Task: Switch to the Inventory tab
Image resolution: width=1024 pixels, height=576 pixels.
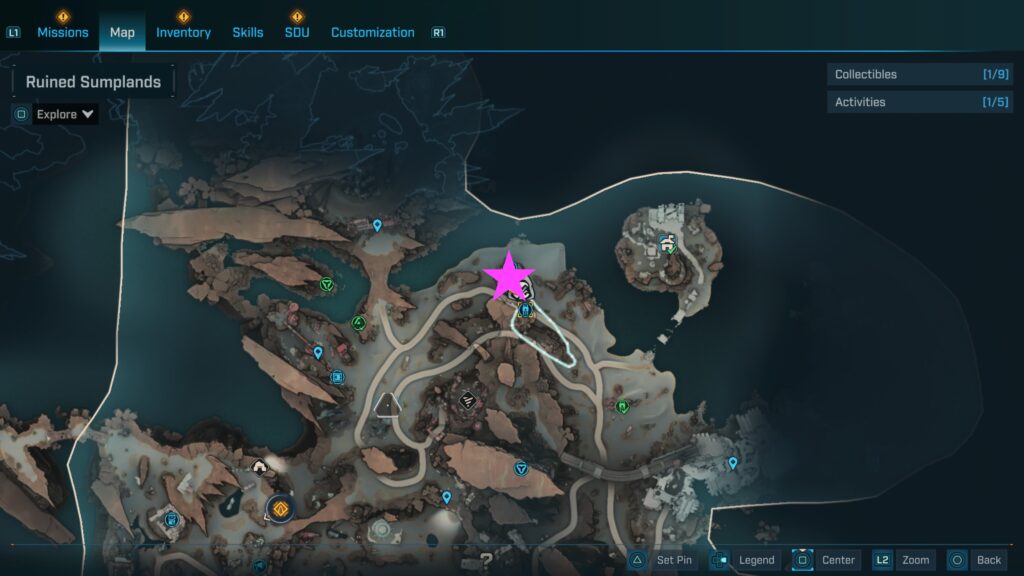Action: tap(183, 32)
